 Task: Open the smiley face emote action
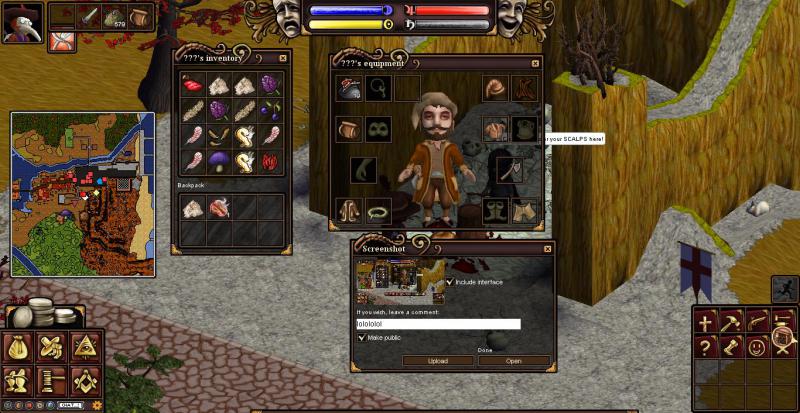(757, 347)
